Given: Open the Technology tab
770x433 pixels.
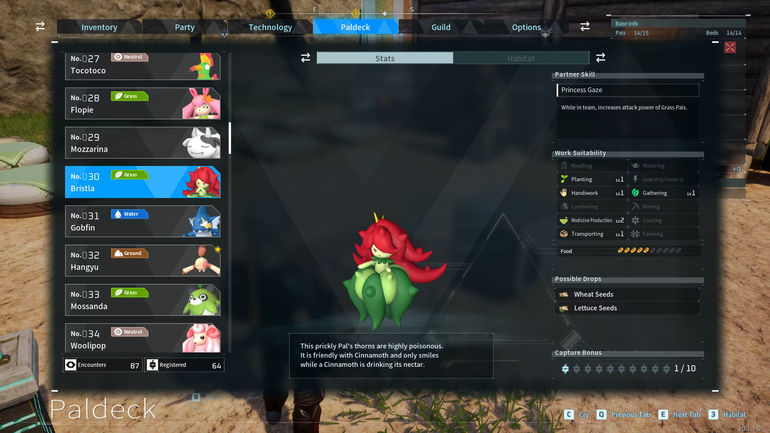Looking at the screenshot, I should coord(270,27).
